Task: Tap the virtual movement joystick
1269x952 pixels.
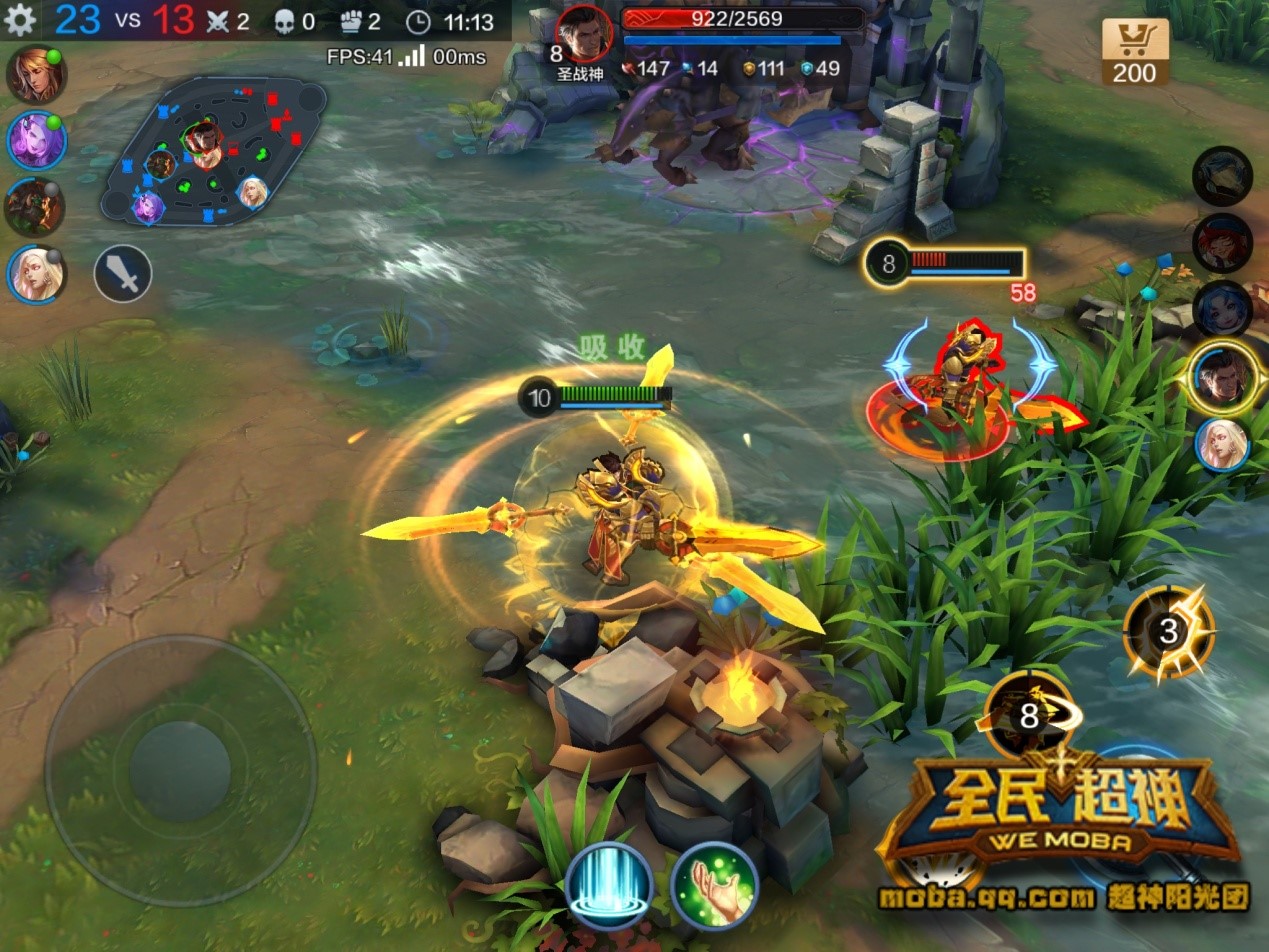Action: point(181,771)
